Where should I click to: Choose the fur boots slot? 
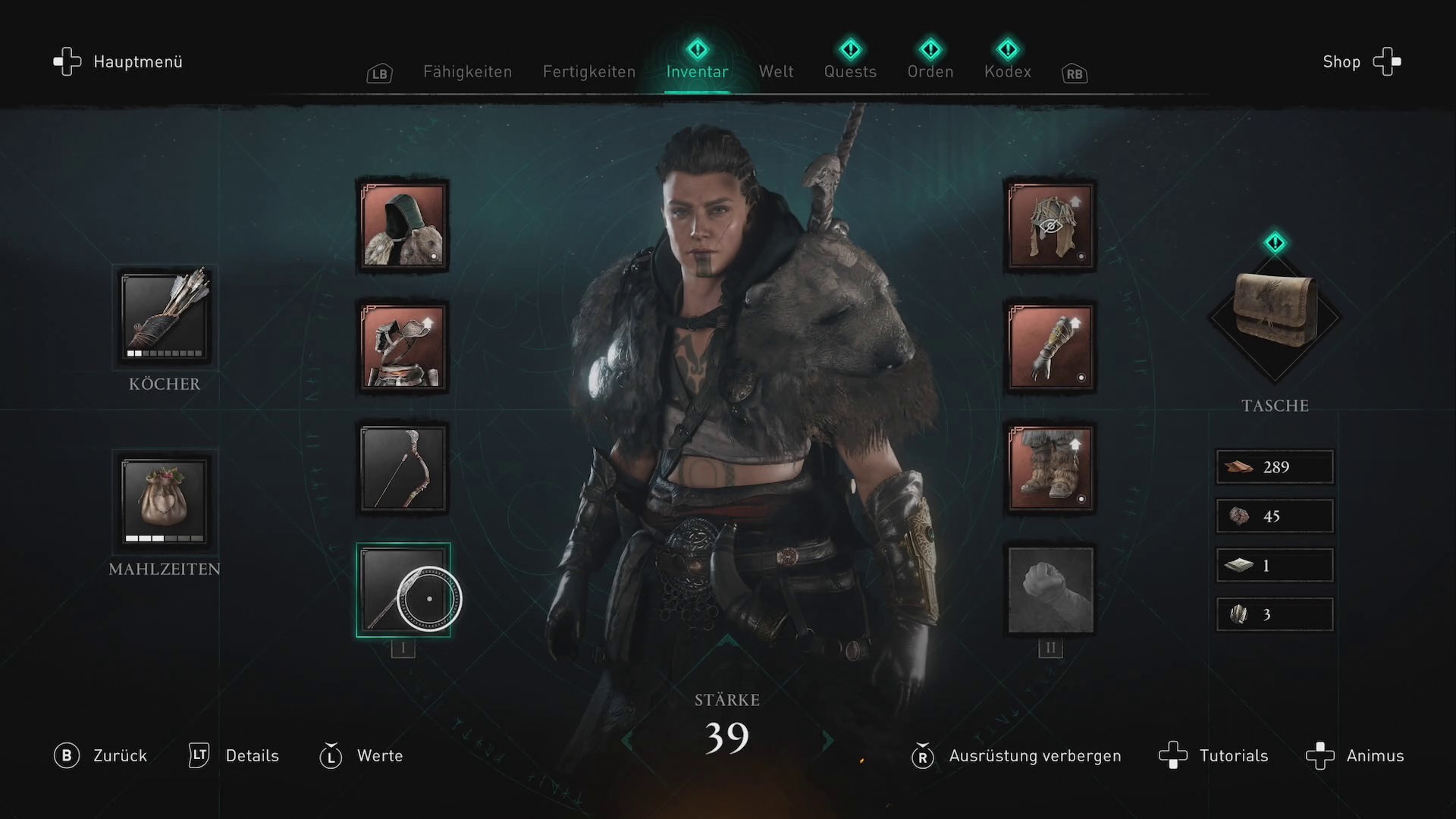pyautogui.click(x=1050, y=468)
